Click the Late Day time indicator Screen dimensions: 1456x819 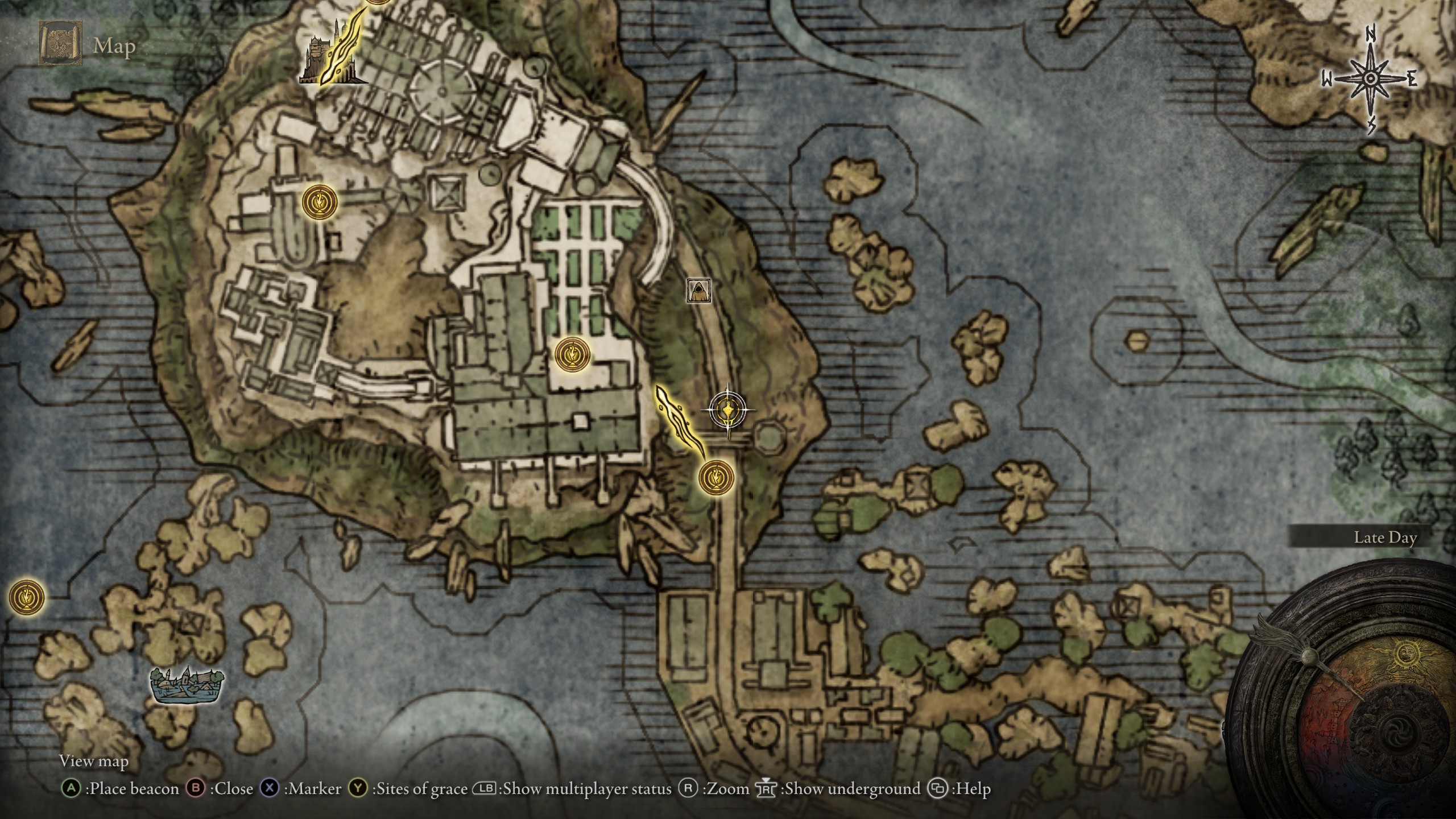(1385, 537)
